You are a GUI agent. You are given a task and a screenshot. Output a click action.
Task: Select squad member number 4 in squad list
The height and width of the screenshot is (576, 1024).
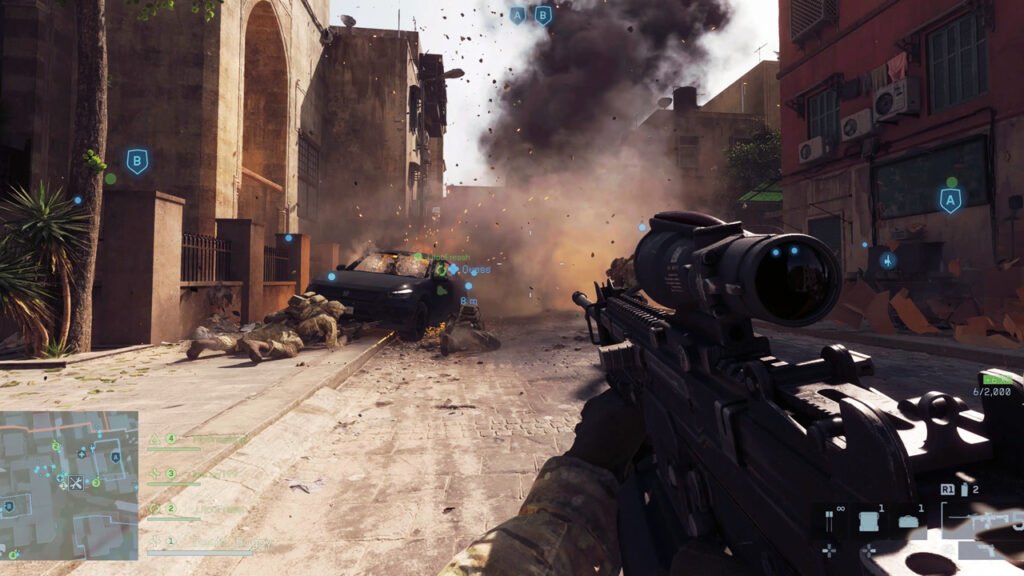click(x=171, y=439)
